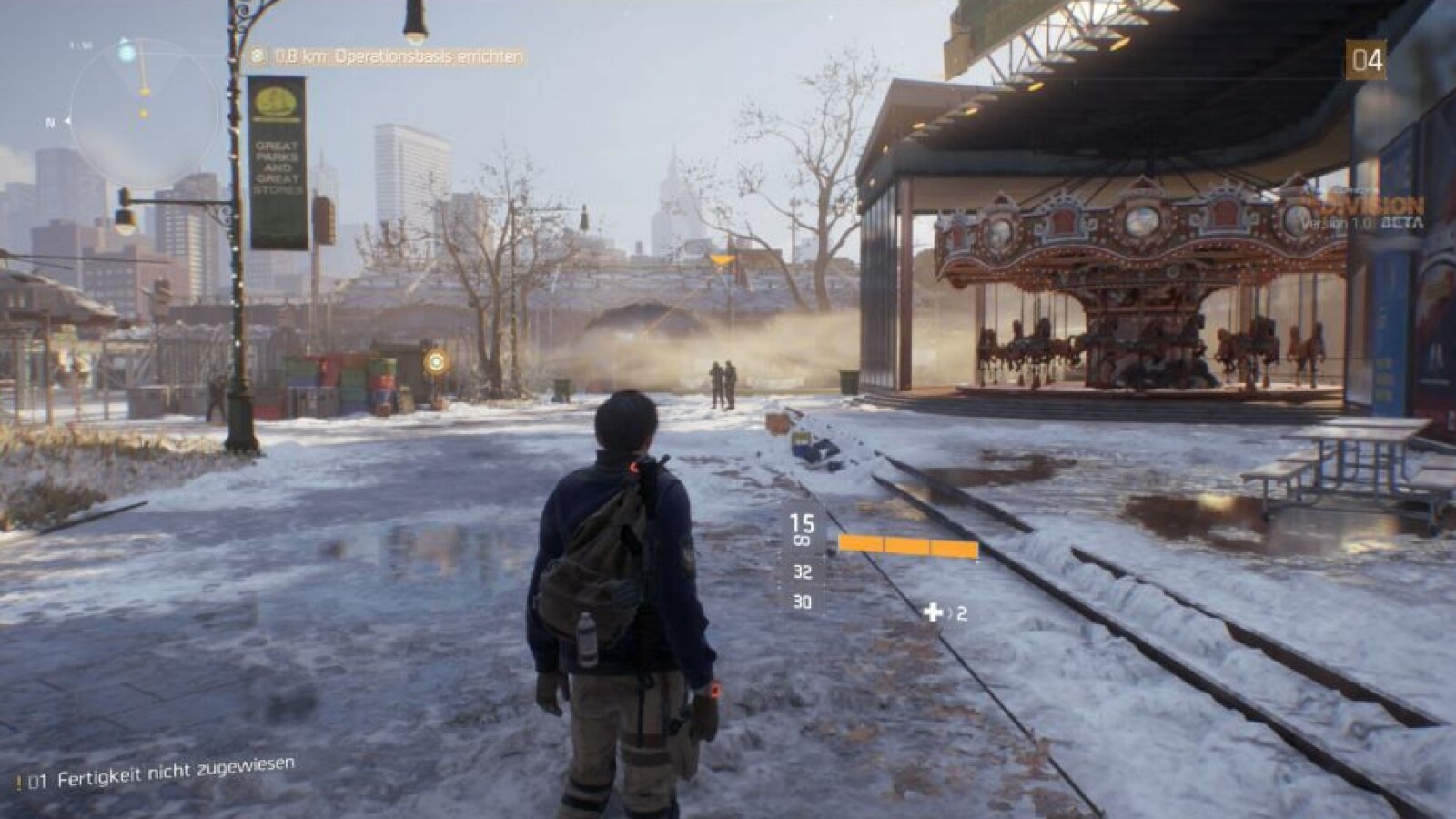Select the warning icon before Fertigkeit nicht zugewiesen
Viewport: 1456px width, 819px height.
coord(20,779)
